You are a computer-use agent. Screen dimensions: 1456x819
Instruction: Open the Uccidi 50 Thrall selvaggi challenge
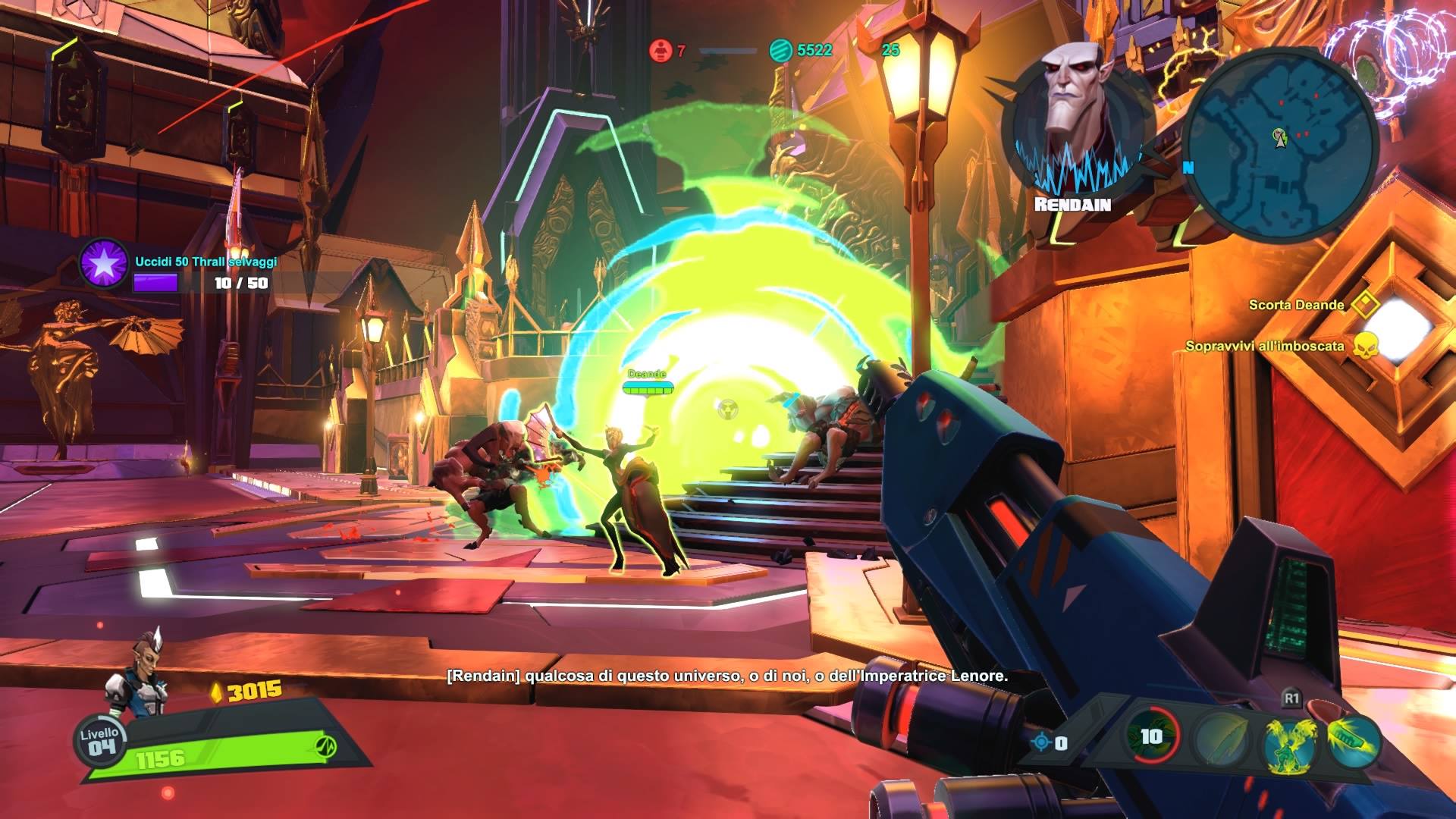[x=105, y=263]
